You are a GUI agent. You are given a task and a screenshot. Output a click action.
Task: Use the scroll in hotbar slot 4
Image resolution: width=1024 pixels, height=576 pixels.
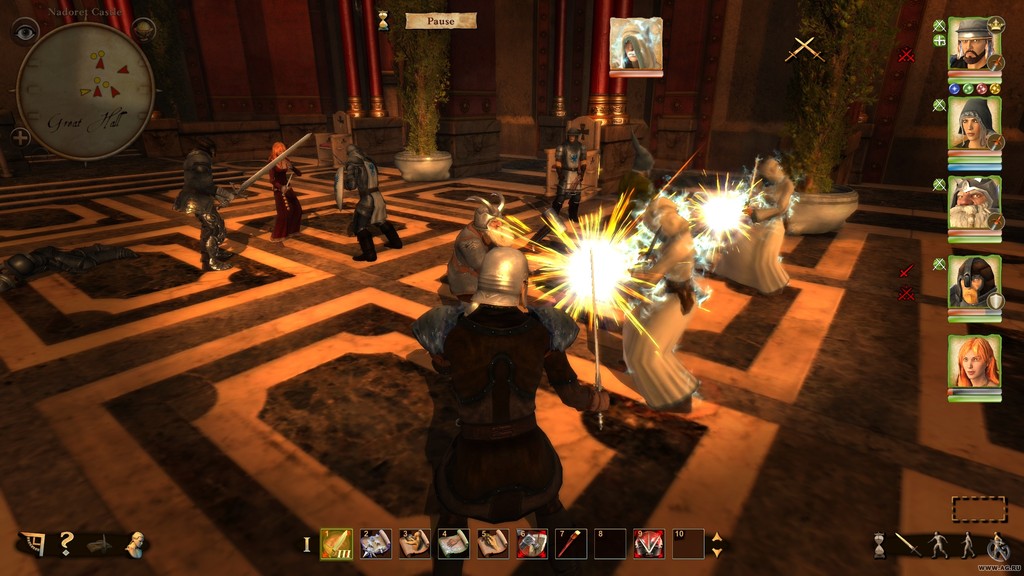(454, 543)
